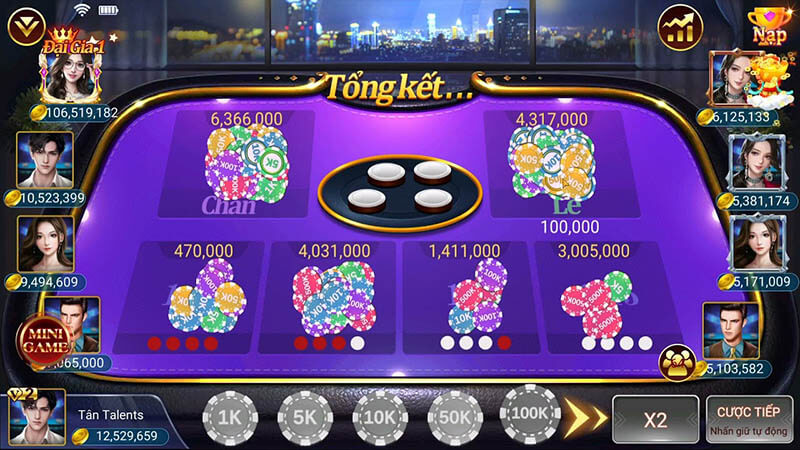The height and width of the screenshot is (450, 800).
Task: Tap the Nạp deposit trophy button
Action: click(769, 26)
